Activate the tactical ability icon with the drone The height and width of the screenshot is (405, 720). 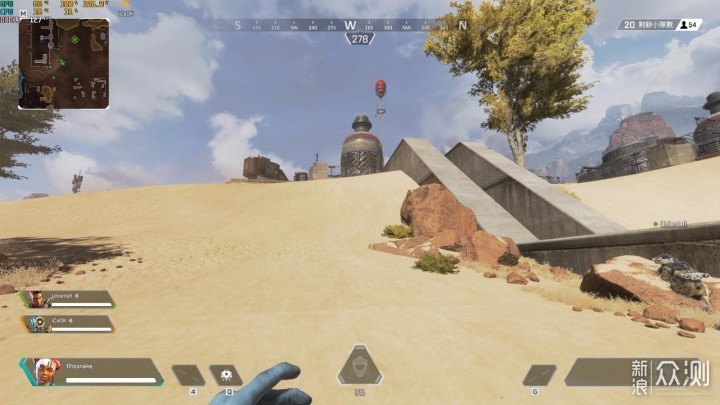point(226,375)
